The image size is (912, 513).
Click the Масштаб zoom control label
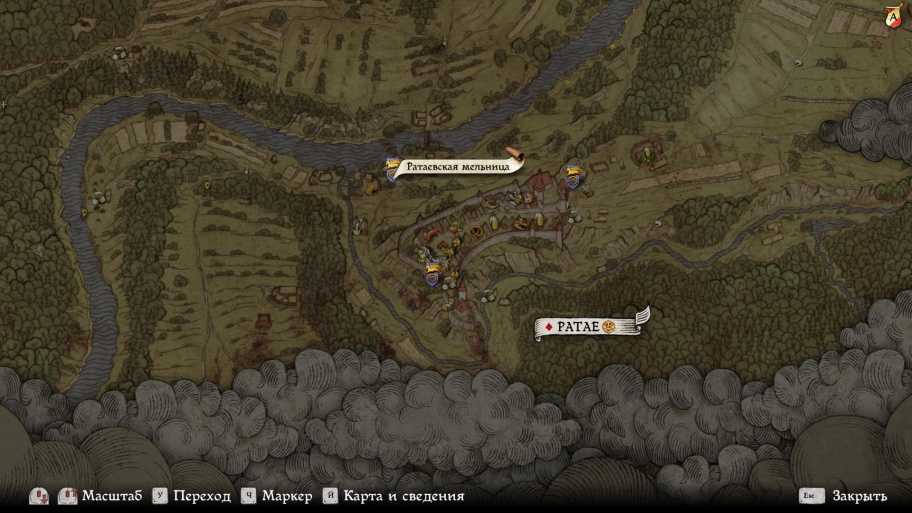click(111, 496)
